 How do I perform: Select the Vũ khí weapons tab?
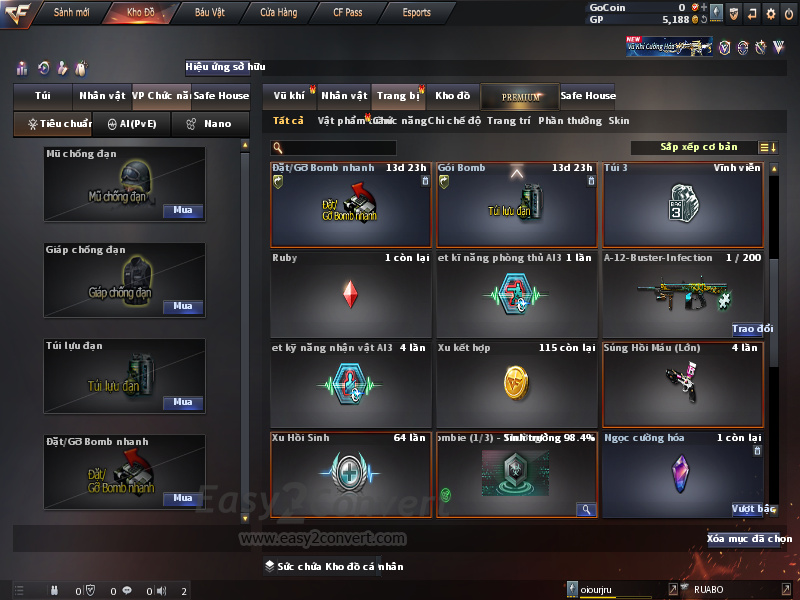click(x=290, y=96)
